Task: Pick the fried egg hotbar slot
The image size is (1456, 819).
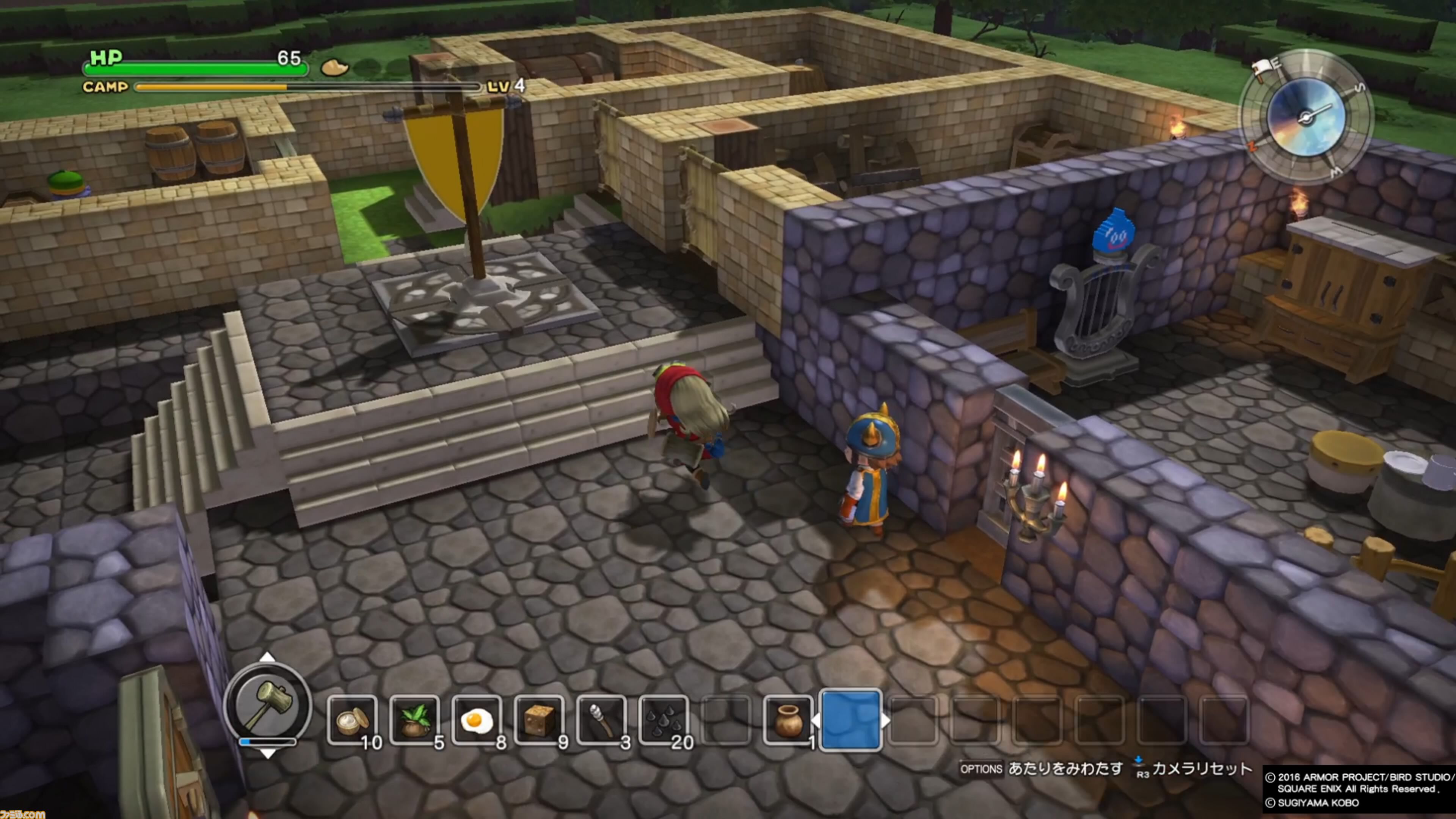Action: click(477, 721)
